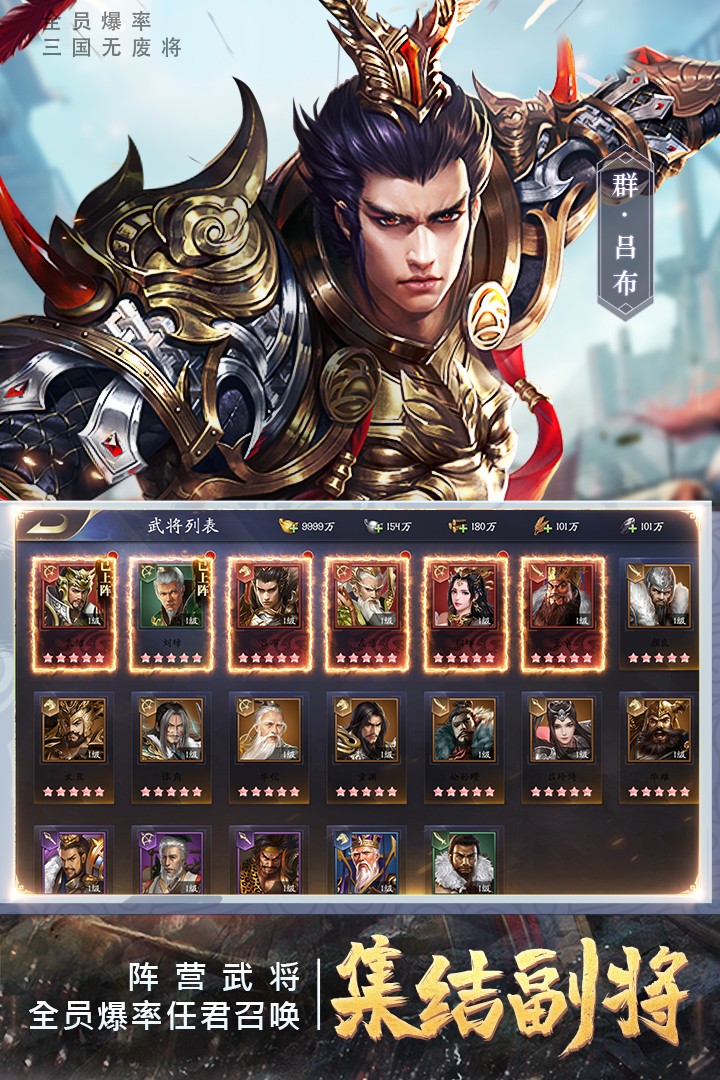Viewport: 720px width, 1080px height.
Task: Add silver using the 154万 resource icon
Action: [x=373, y=526]
